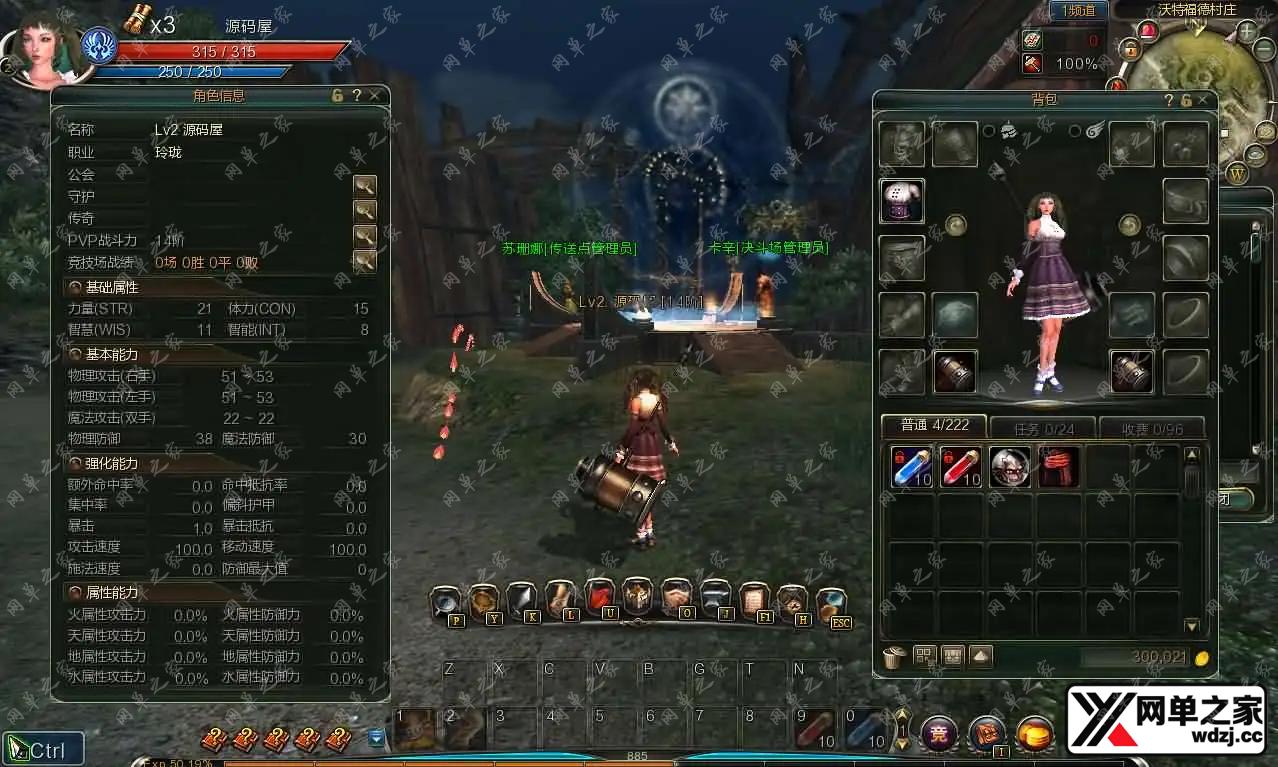Open the 收费 bag tab
This screenshot has height=767, width=1278.
tap(1151, 428)
